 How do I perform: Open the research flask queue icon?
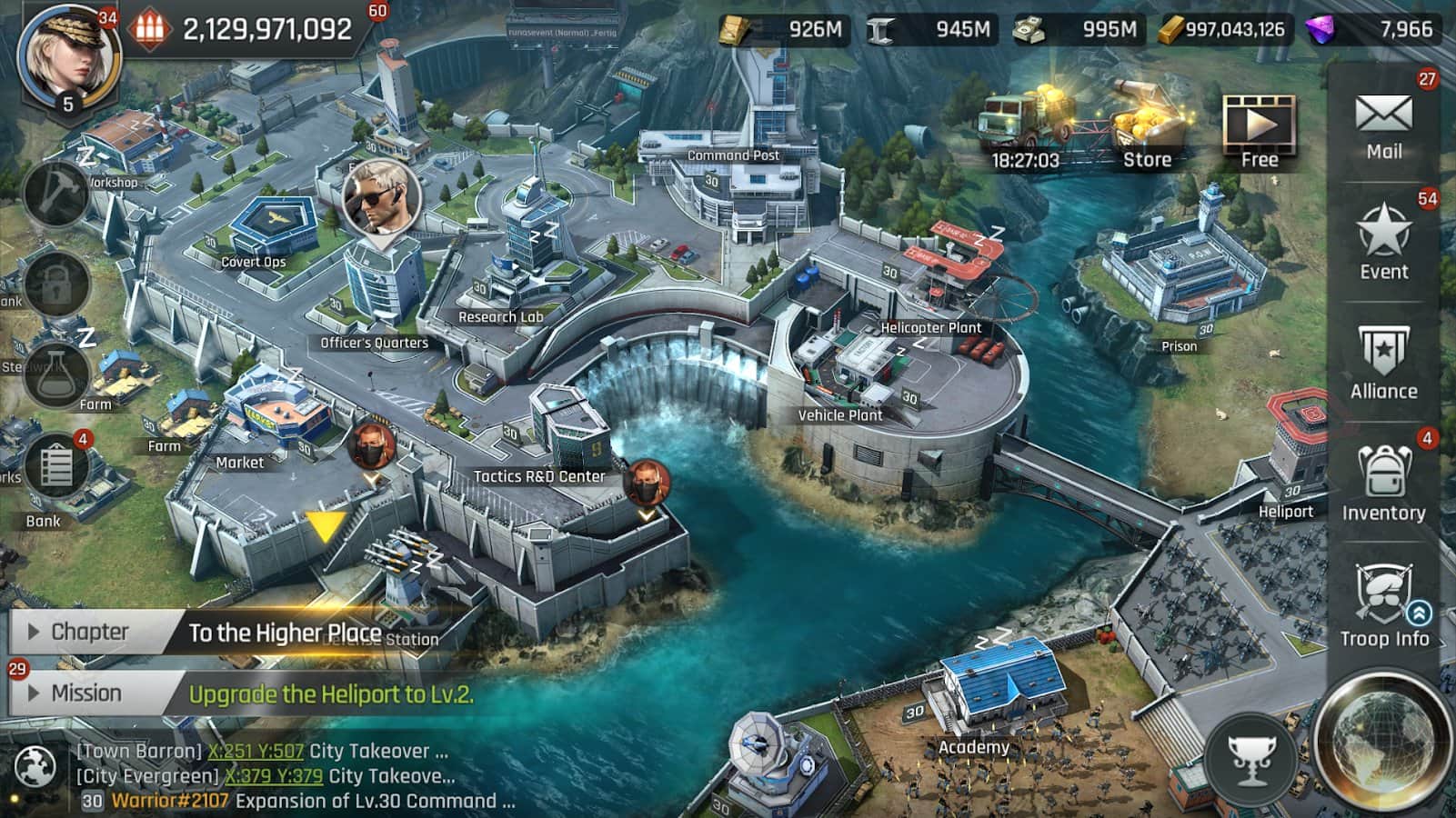tap(56, 374)
